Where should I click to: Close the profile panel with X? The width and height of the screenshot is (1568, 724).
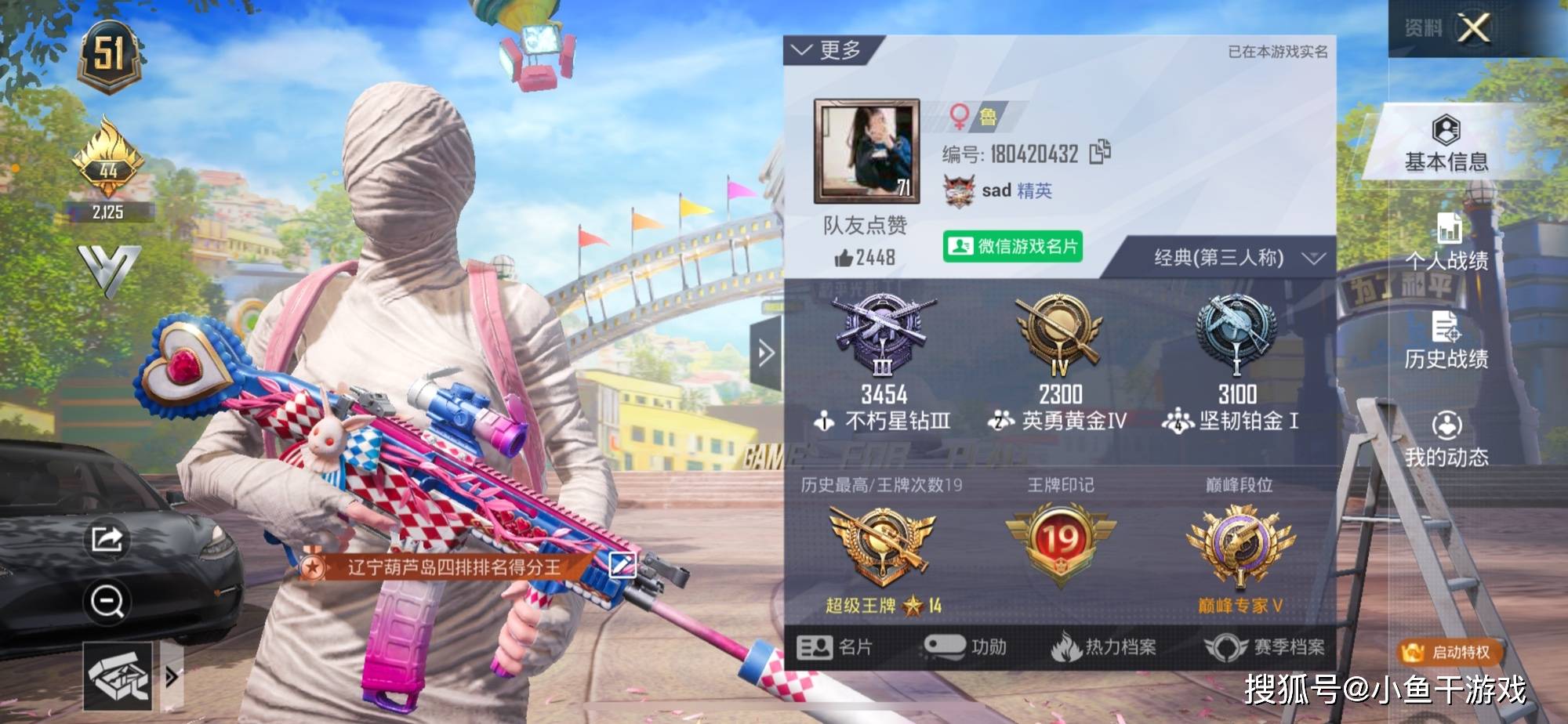tap(1473, 29)
